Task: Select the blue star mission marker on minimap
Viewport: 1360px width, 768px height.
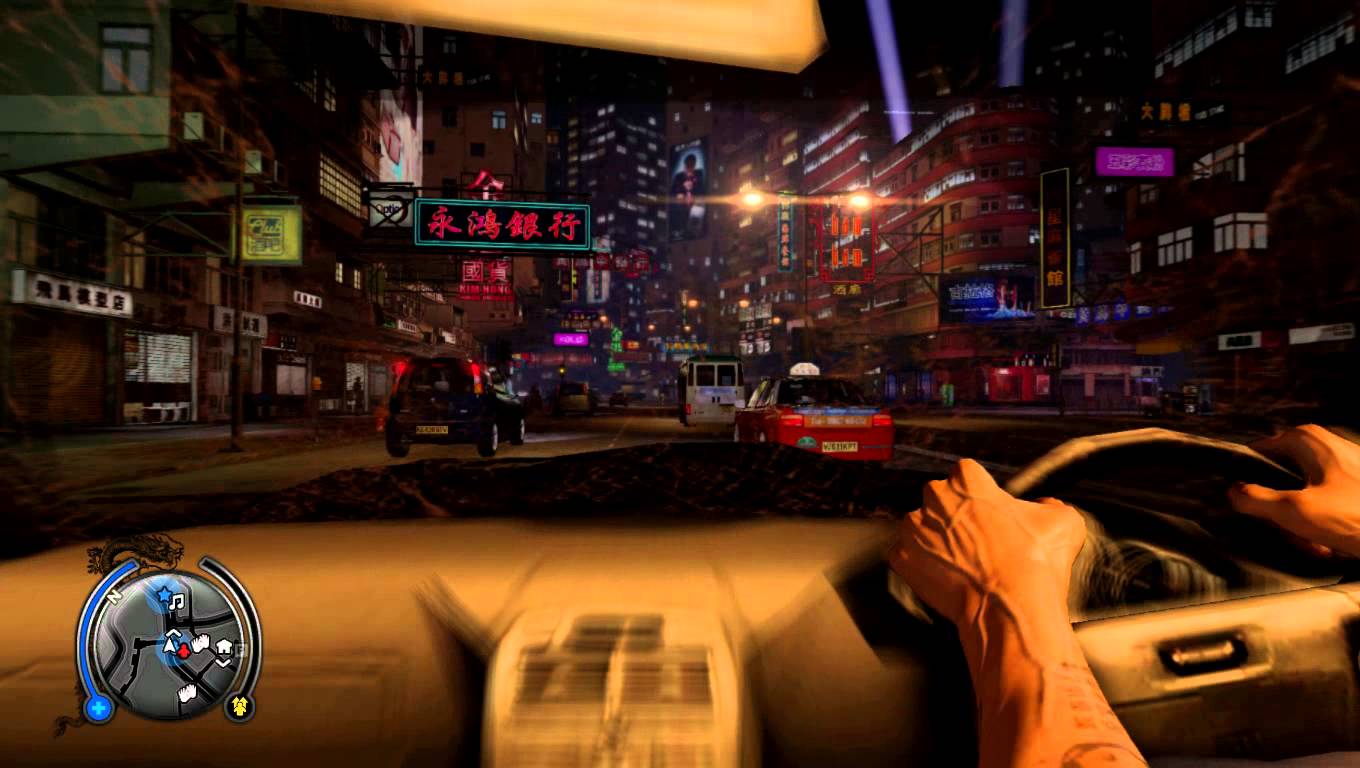Action: tap(164, 595)
